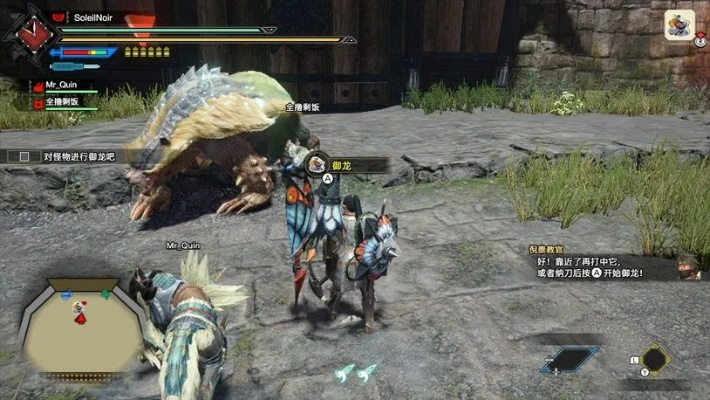
Task: Select party member Mr_Quin in list
Action: tap(63, 87)
